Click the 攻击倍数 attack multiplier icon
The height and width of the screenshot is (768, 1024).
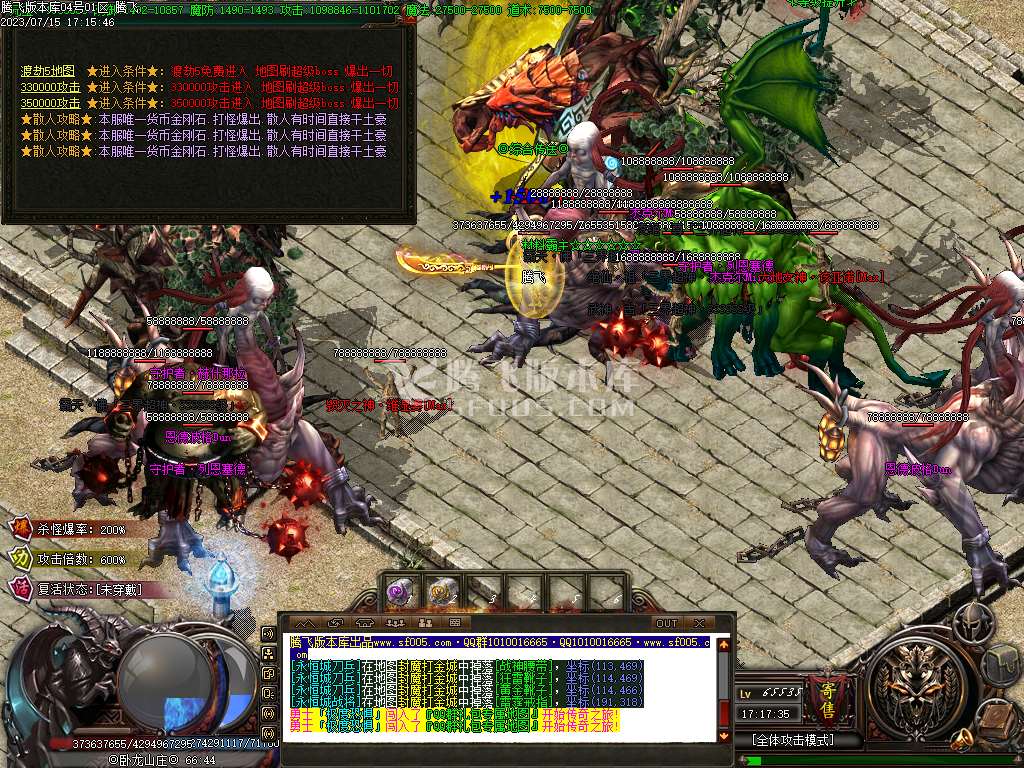(x=20, y=558)
